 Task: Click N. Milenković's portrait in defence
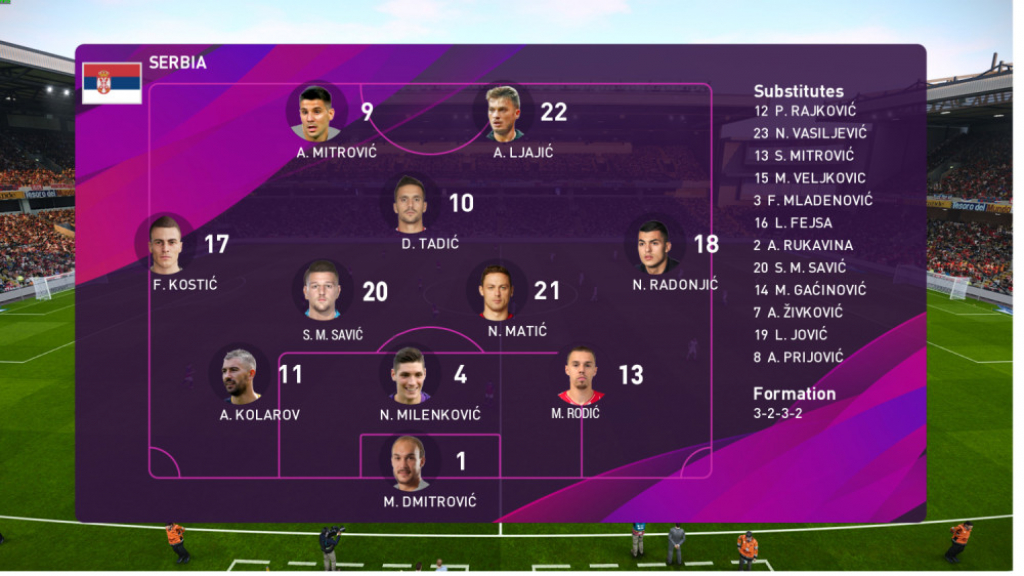click(409, 375)
